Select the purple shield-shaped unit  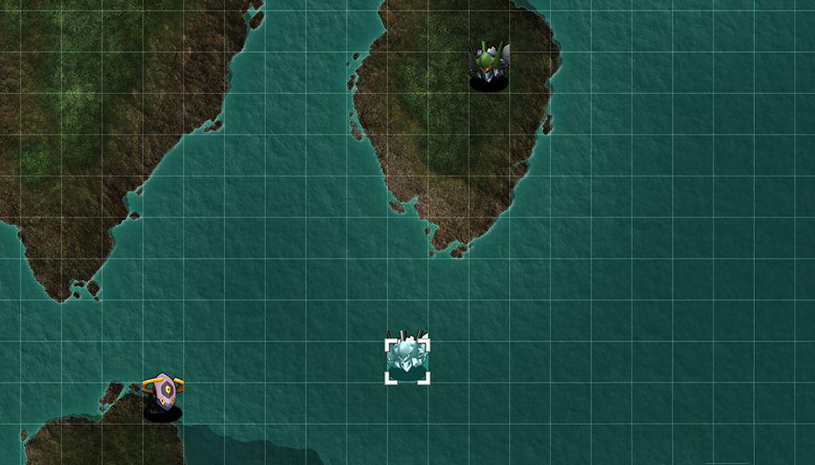(x=163, y=393)
